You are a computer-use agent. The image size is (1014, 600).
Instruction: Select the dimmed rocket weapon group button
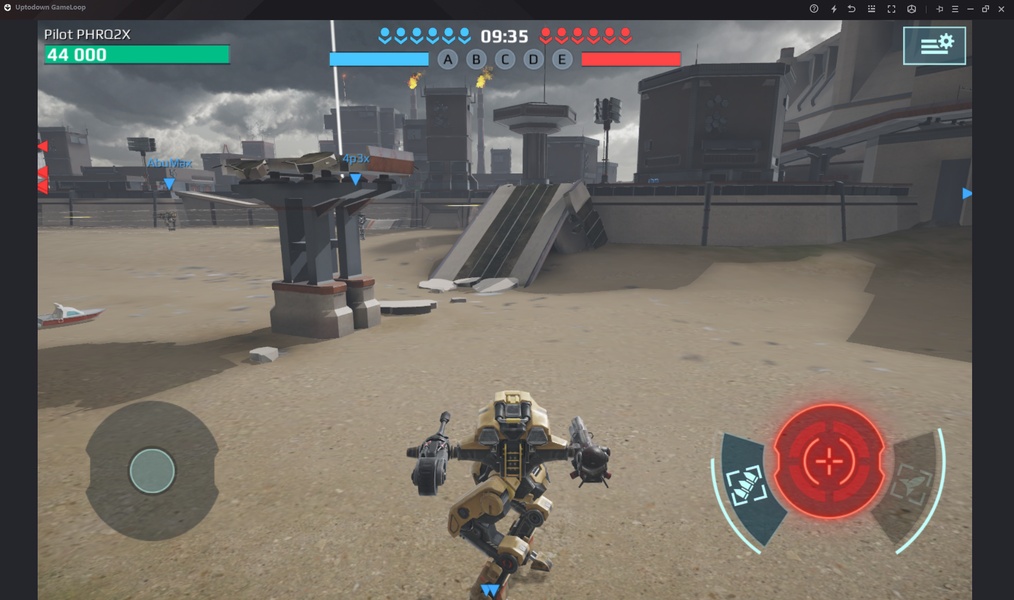click(x=910, y=486)
